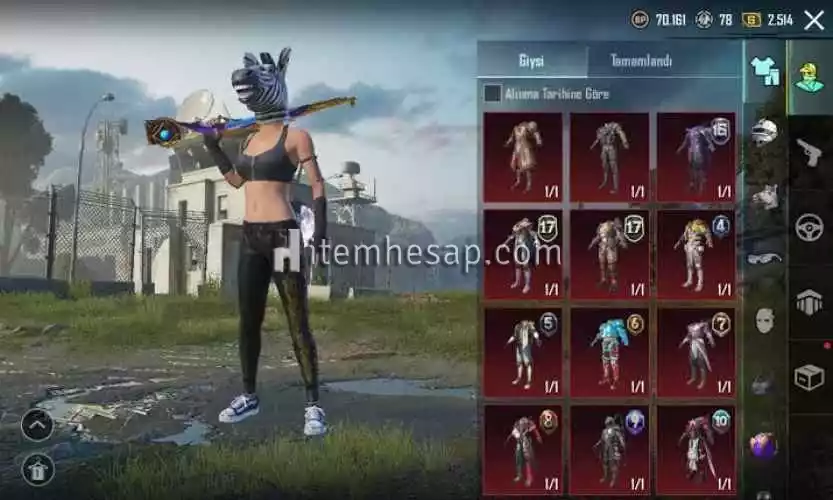The image size is (833, 500).
Task: Open the shirt and pants clothing category
Action: point(765,72)
